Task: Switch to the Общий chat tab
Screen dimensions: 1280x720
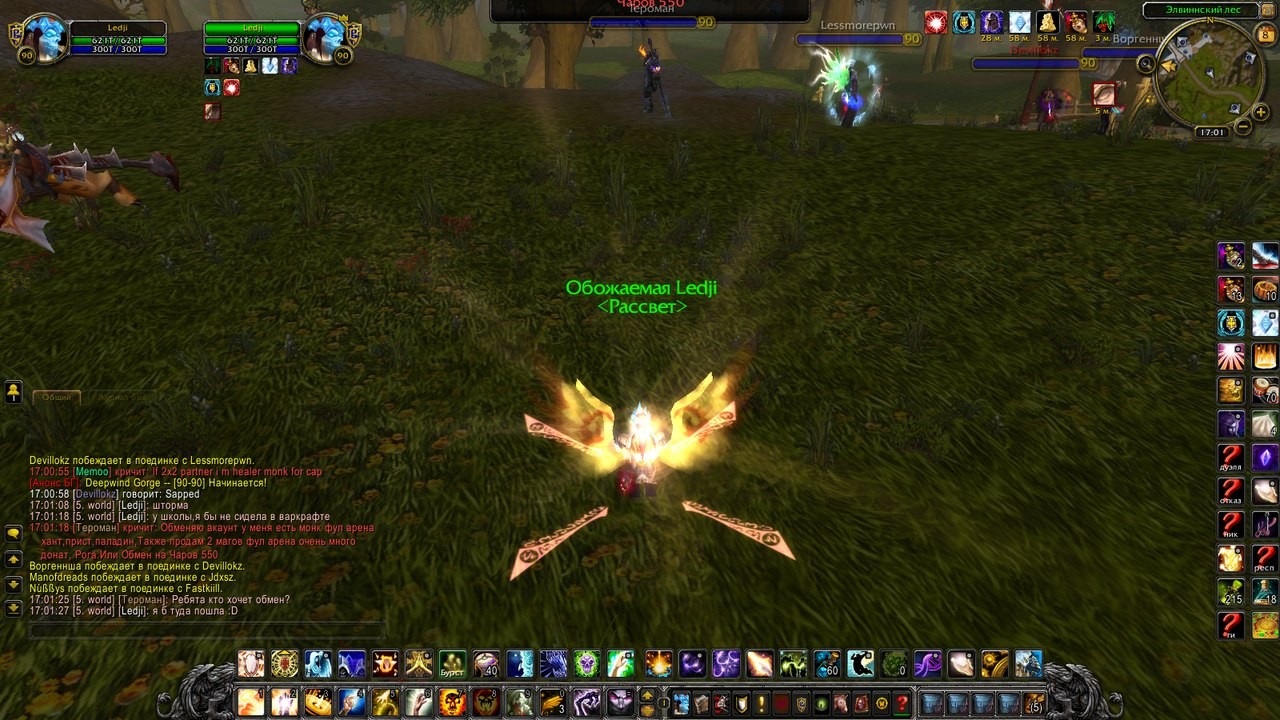Action: [57, 397]
